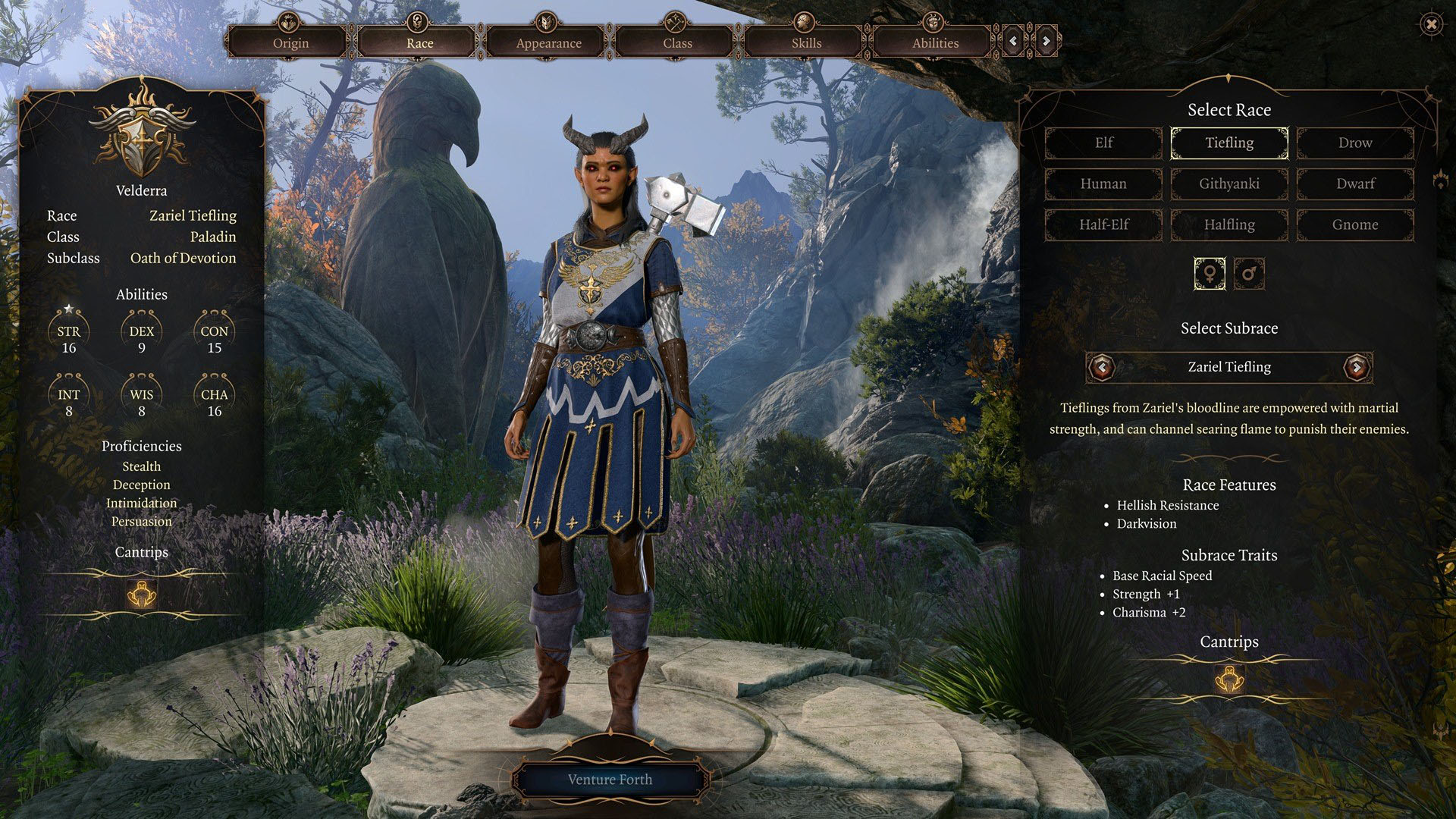Choose the Halfling race

click(x=1229, y=224)
